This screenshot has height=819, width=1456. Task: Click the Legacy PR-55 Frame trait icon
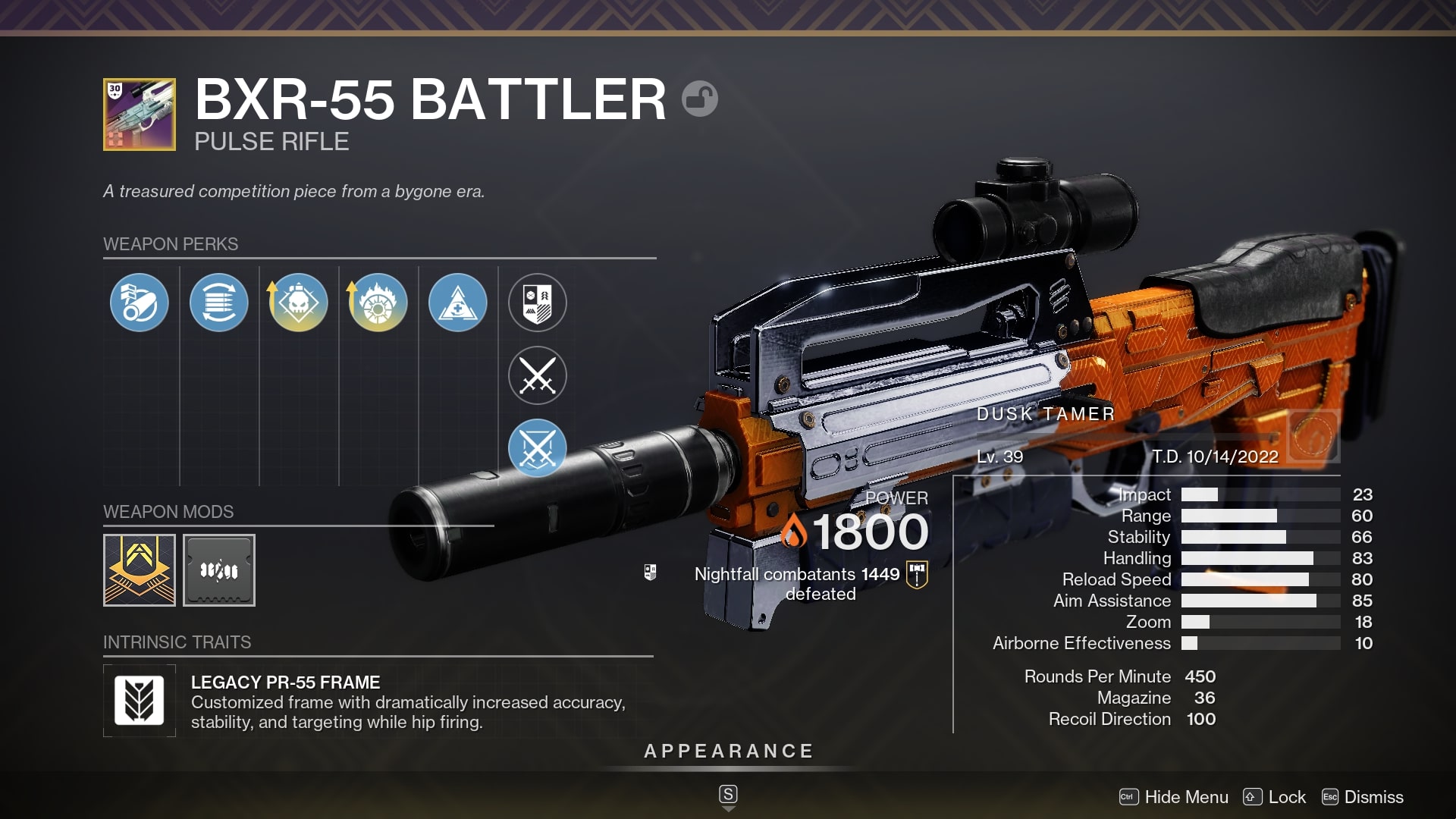point(140,699)
